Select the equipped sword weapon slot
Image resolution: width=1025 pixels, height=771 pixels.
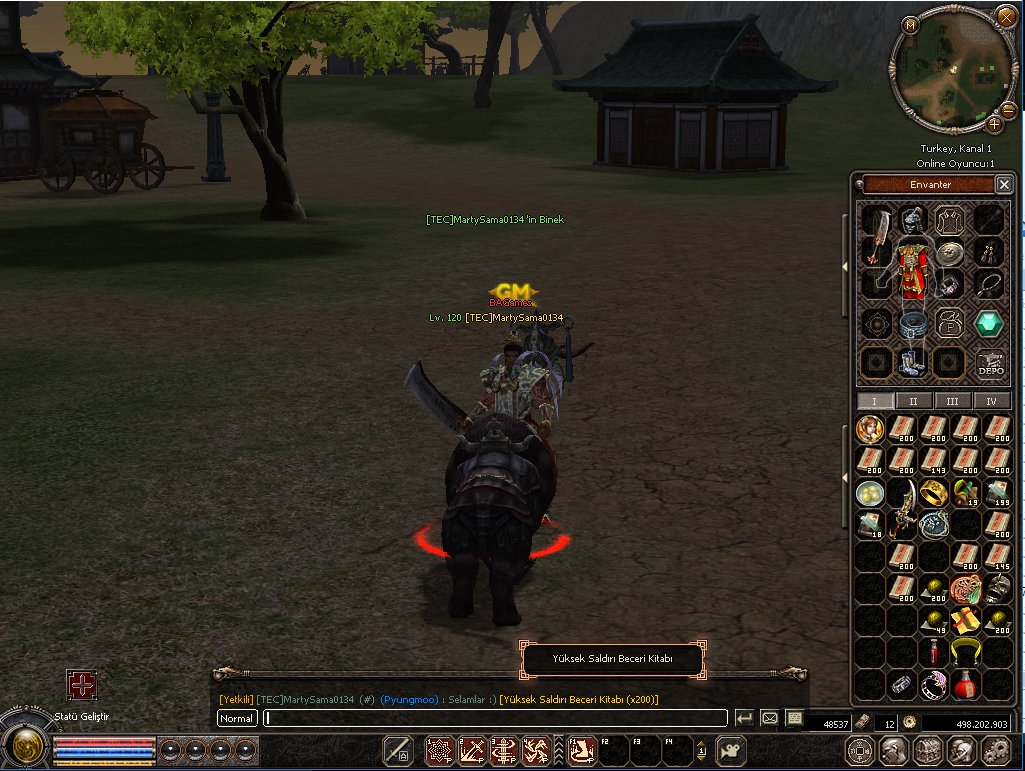click(877, 236)
